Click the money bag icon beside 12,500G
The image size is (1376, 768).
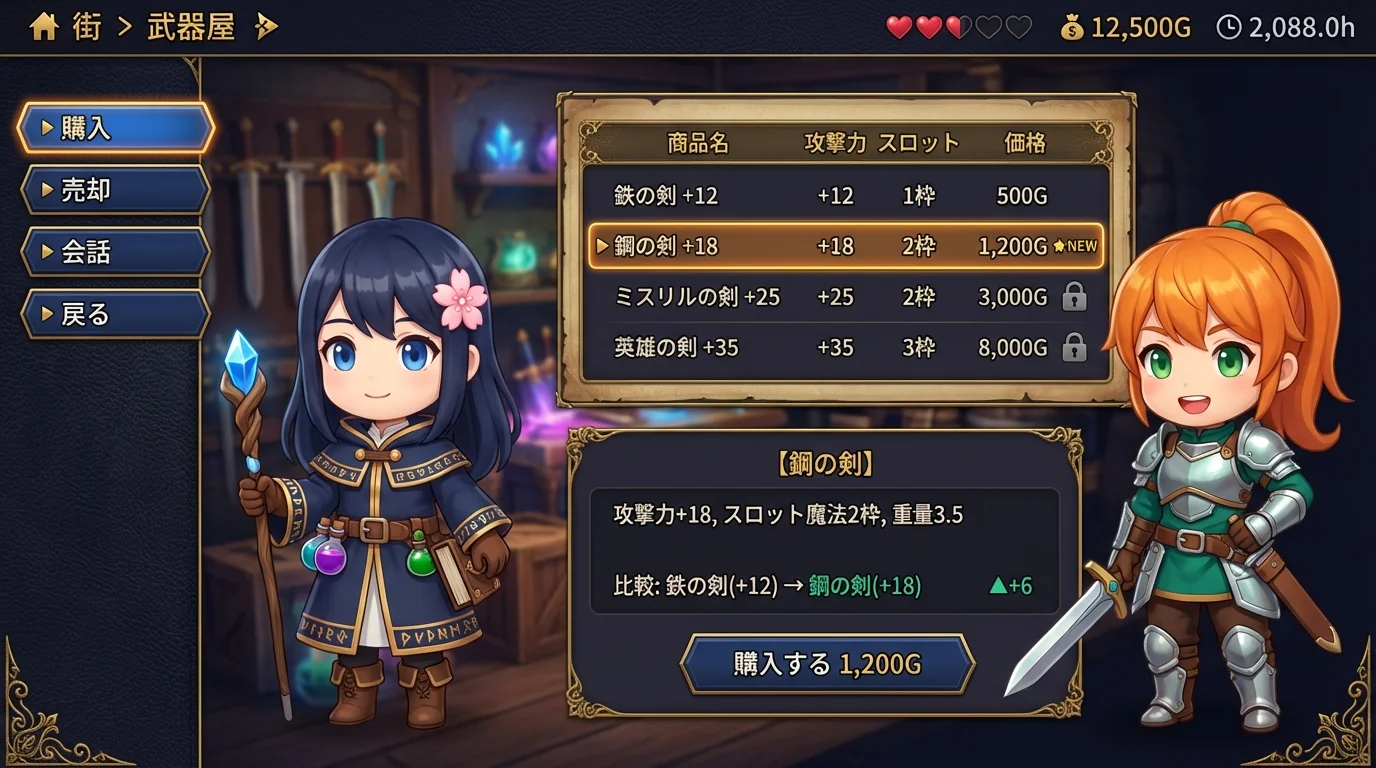(1073, 27)
